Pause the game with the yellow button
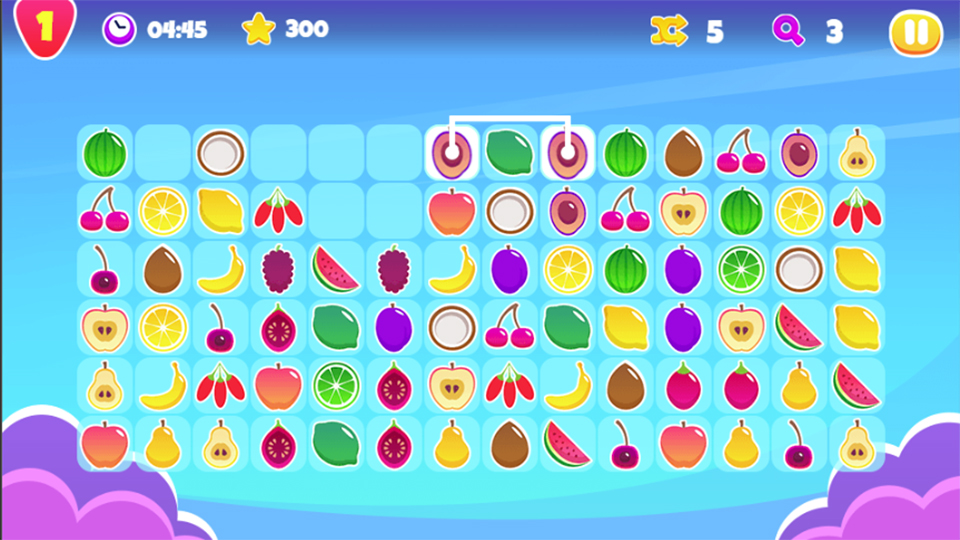The width and height of the screenshot is (960, 540). (x=915, y=32)
